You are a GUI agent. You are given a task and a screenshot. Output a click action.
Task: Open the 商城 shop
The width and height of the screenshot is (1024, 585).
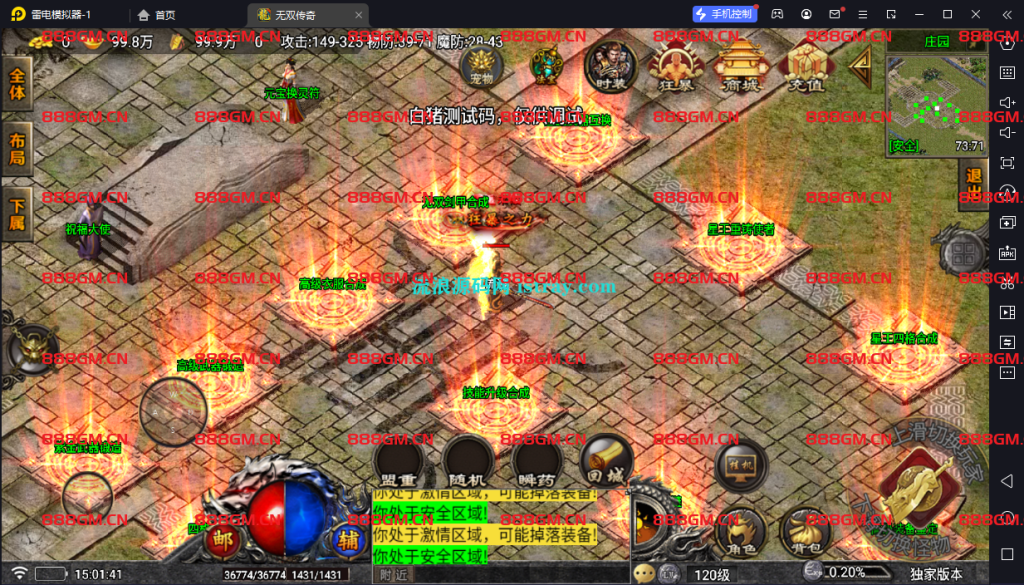[741, 68]
